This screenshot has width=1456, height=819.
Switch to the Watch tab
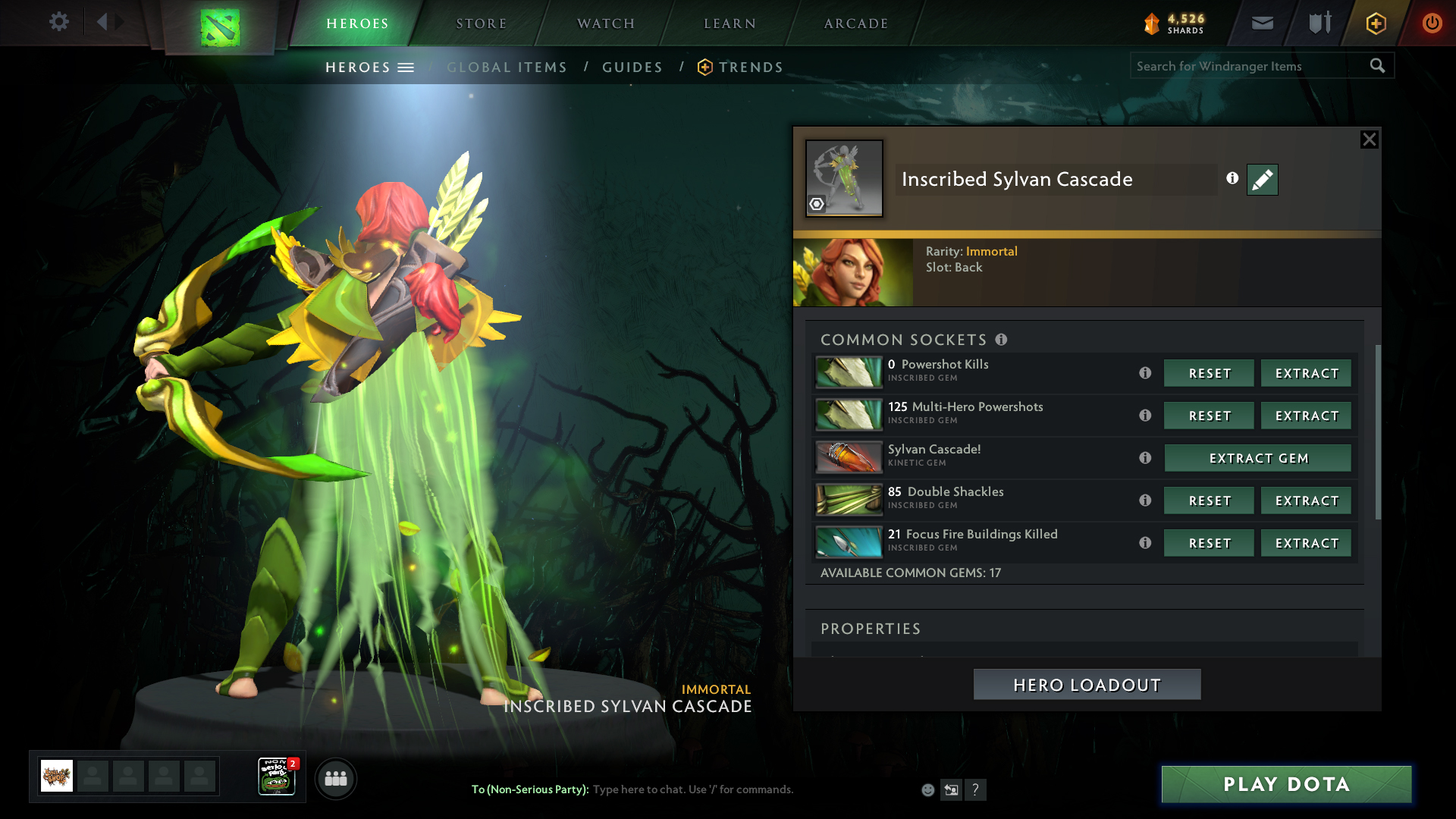coord(605,24)
